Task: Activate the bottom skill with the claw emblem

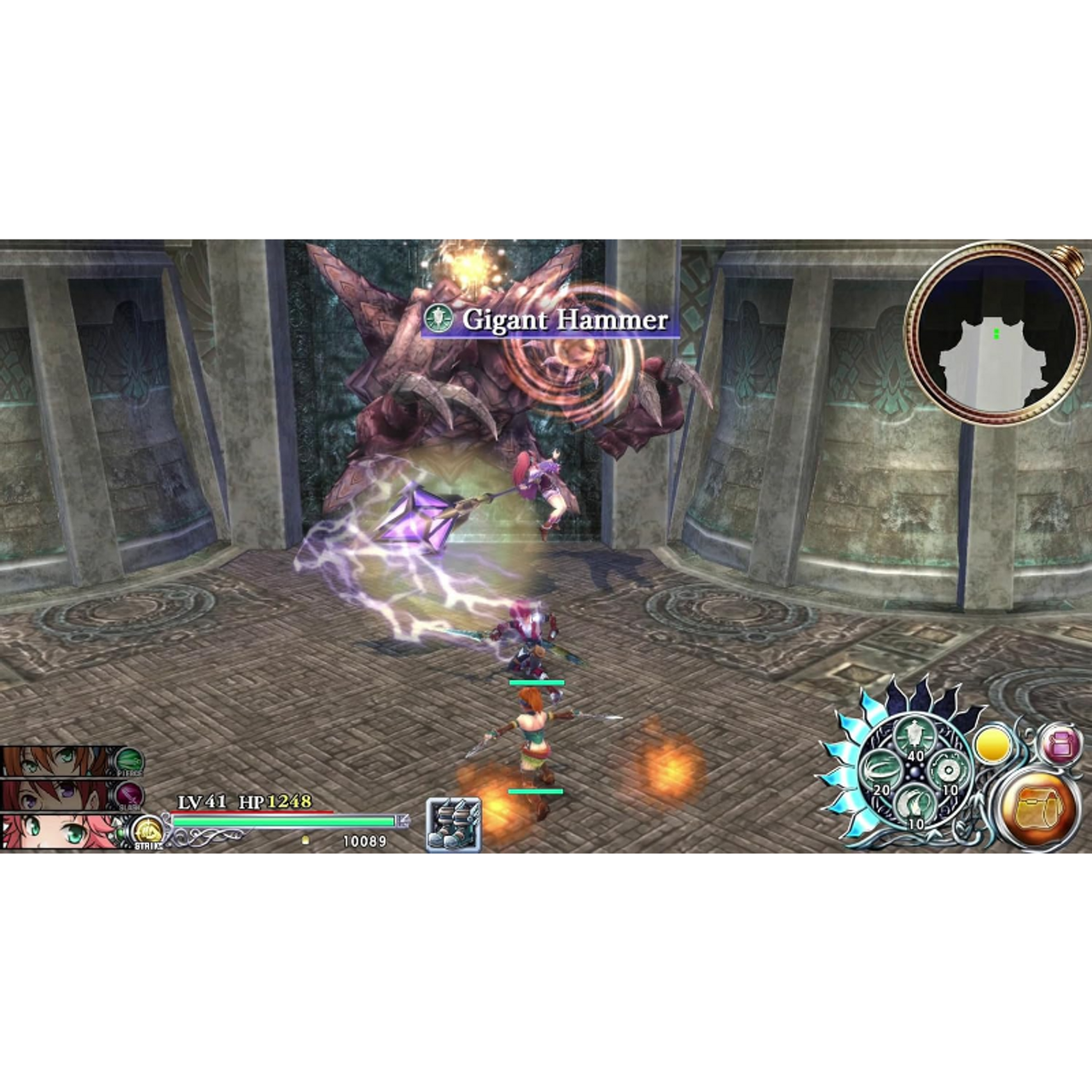Action: (x=915, y=806)
